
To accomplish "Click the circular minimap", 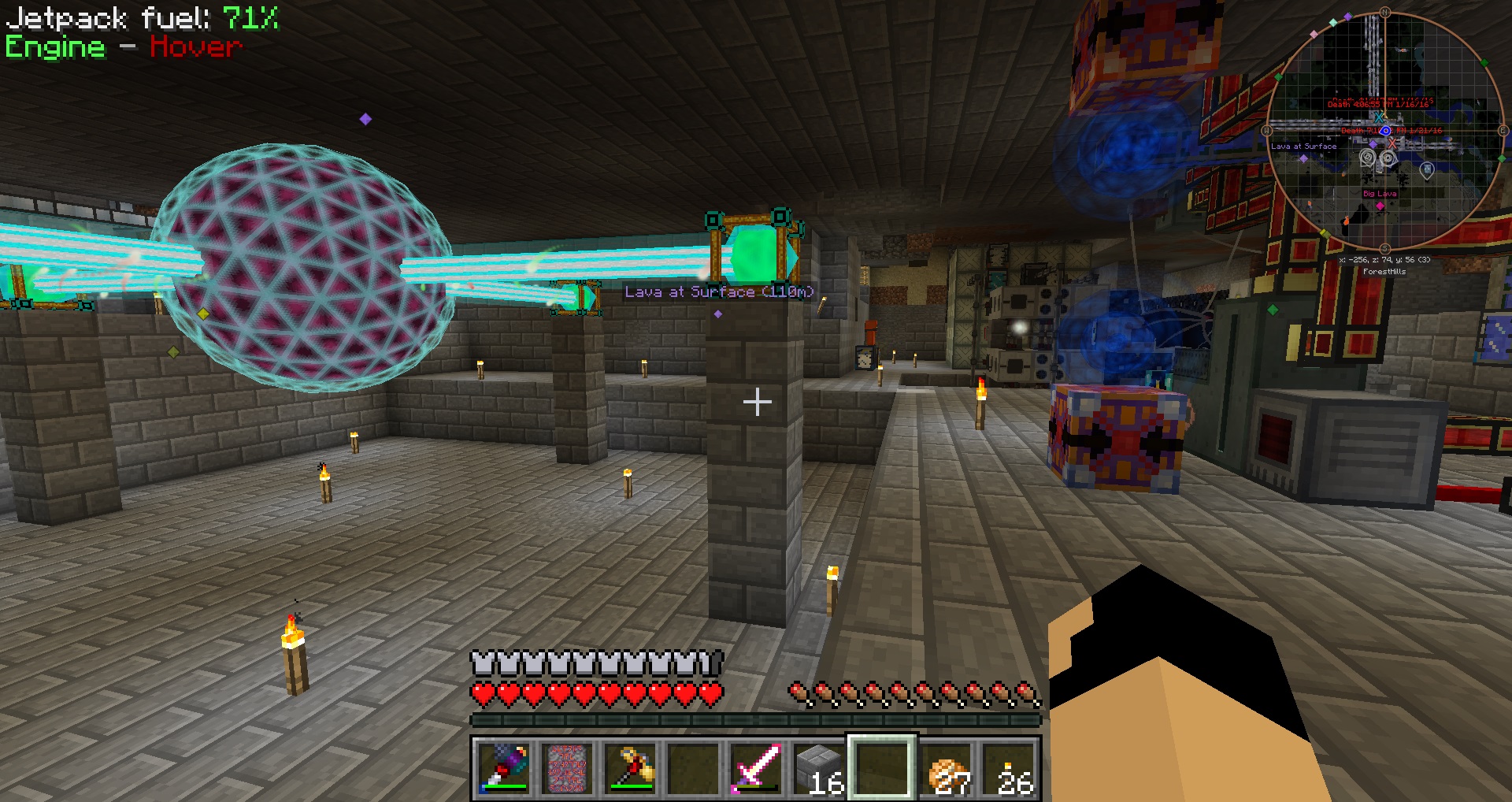I will coord(1384,131).
